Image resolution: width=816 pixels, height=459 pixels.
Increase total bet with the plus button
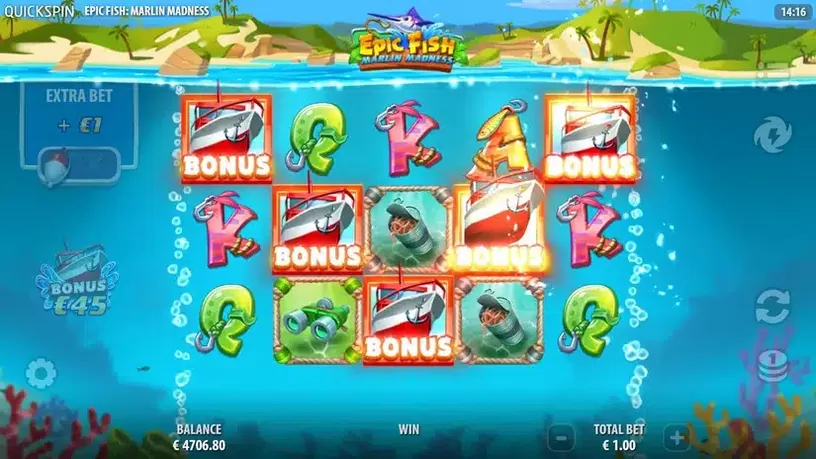coord(677,437)
